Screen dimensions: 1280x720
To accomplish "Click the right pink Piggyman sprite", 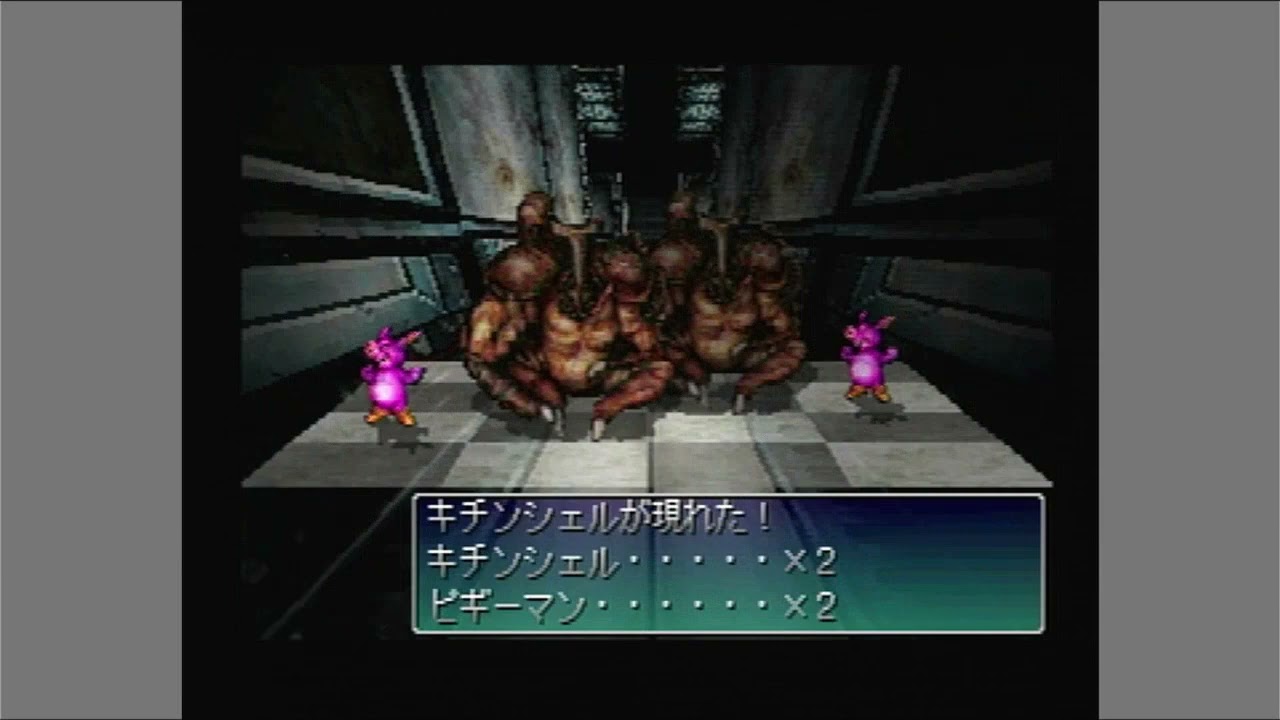I will (870, 365).
